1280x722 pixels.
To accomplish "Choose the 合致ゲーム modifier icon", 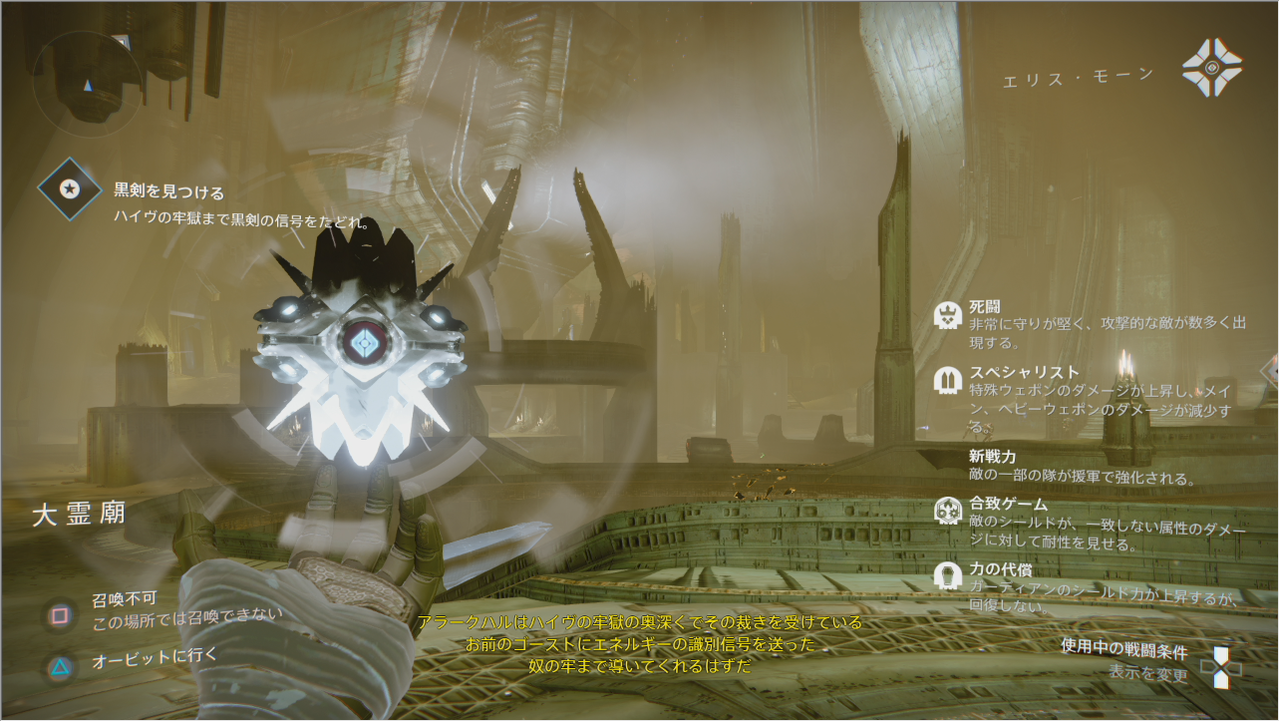I will pos(947,511).
